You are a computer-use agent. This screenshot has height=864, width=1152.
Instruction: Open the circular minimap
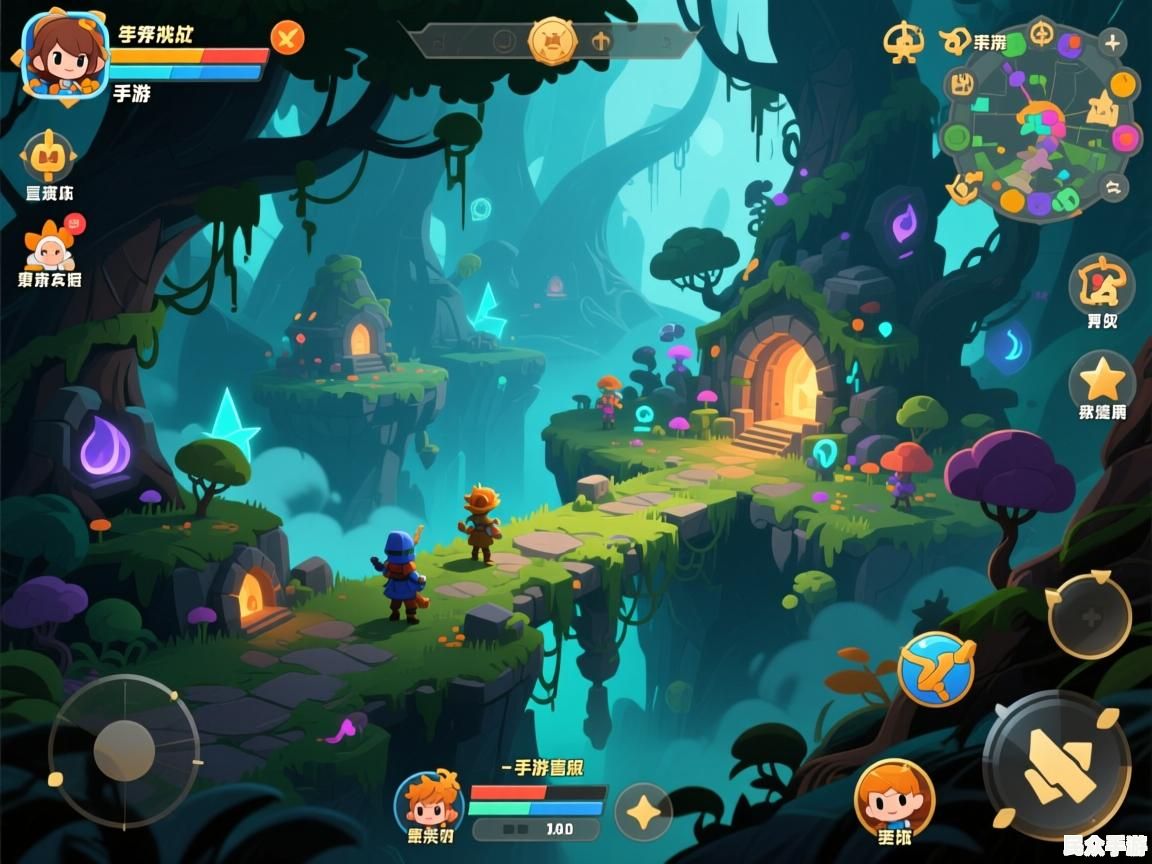(x=1040, y=122)
